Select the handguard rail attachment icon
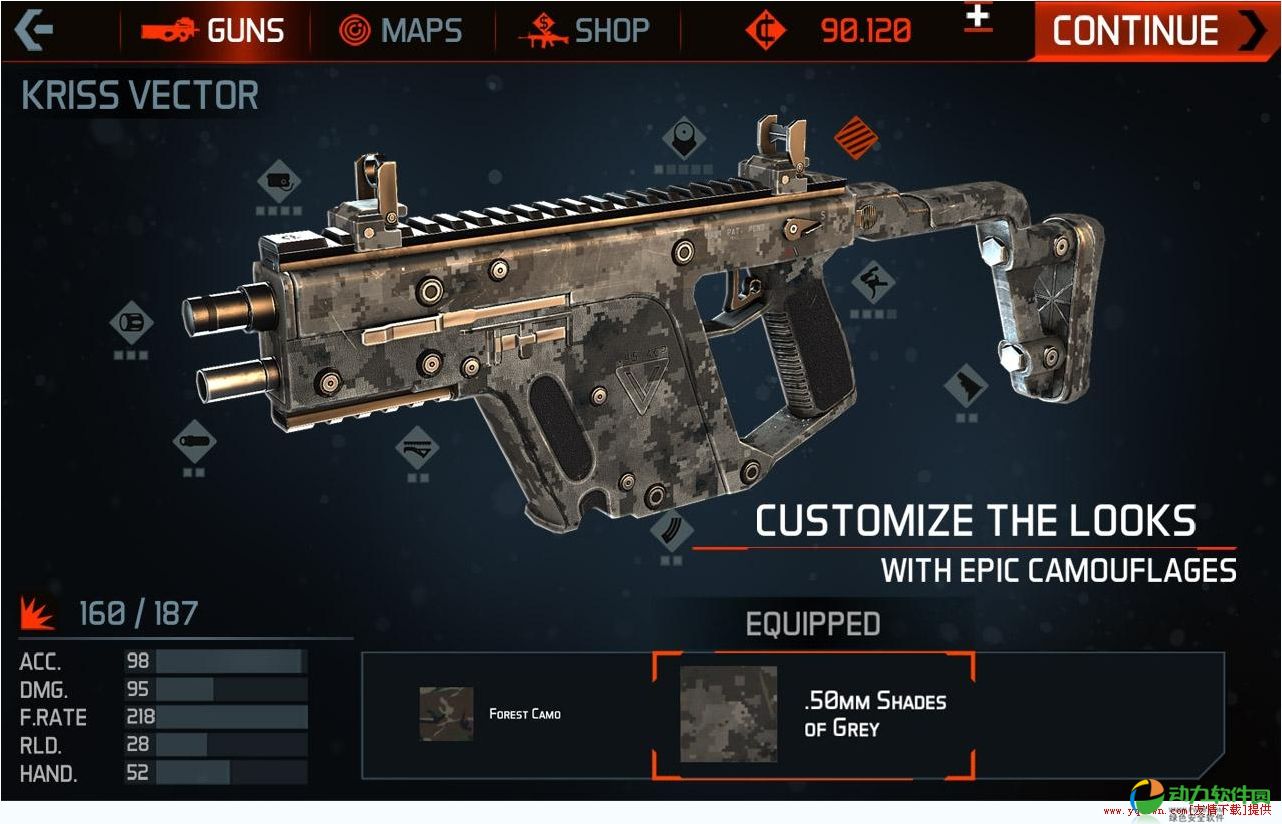This screenshot has height=824, width=1282. pyautogui.click(x=418, y=447)
